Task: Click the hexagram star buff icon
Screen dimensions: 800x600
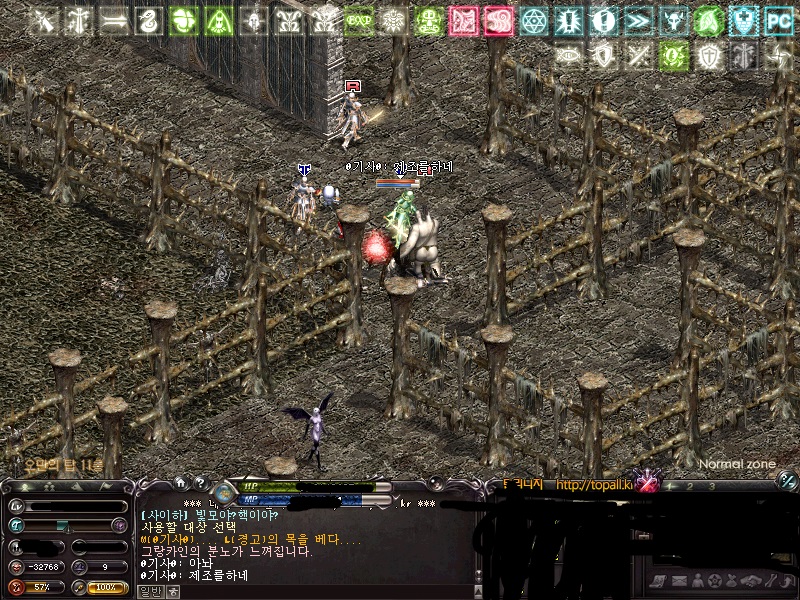Action: [534, 20]
